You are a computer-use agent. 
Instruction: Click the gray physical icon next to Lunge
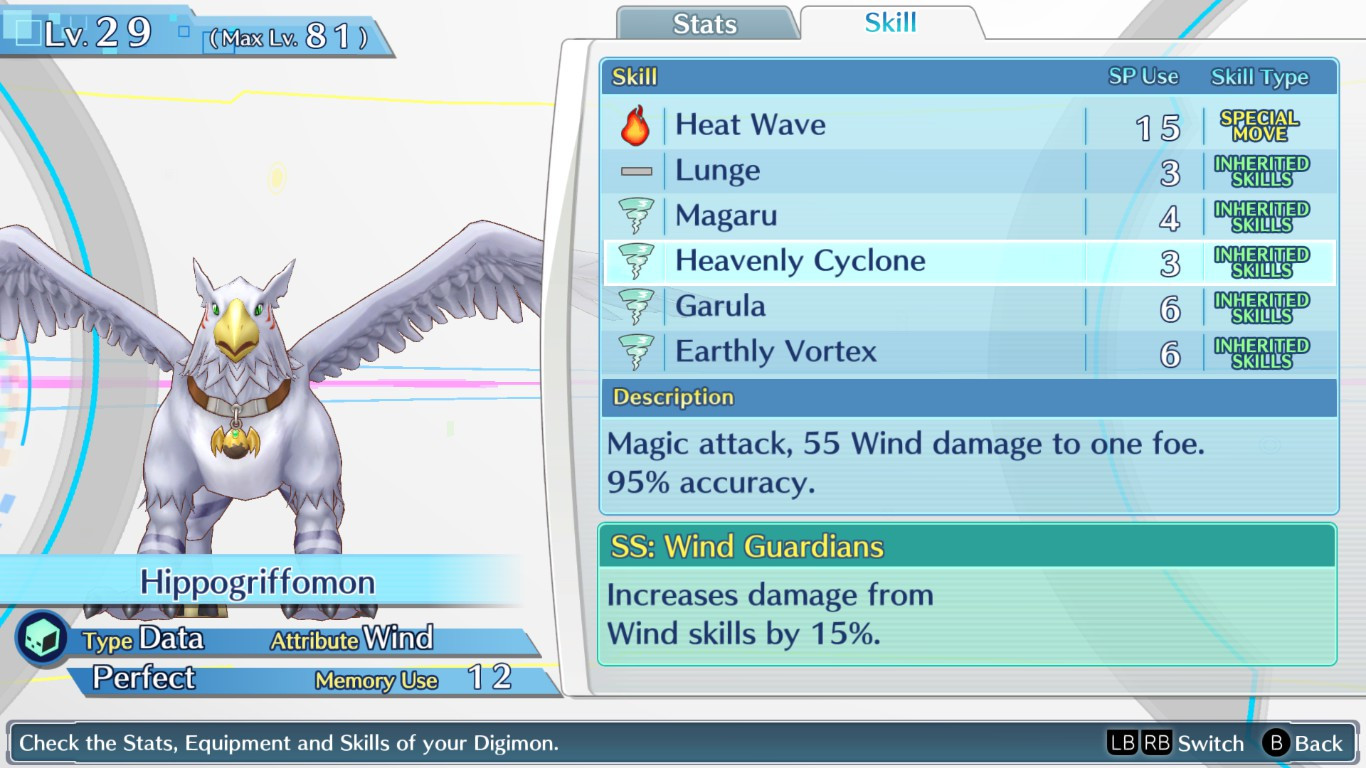[635, 169]
